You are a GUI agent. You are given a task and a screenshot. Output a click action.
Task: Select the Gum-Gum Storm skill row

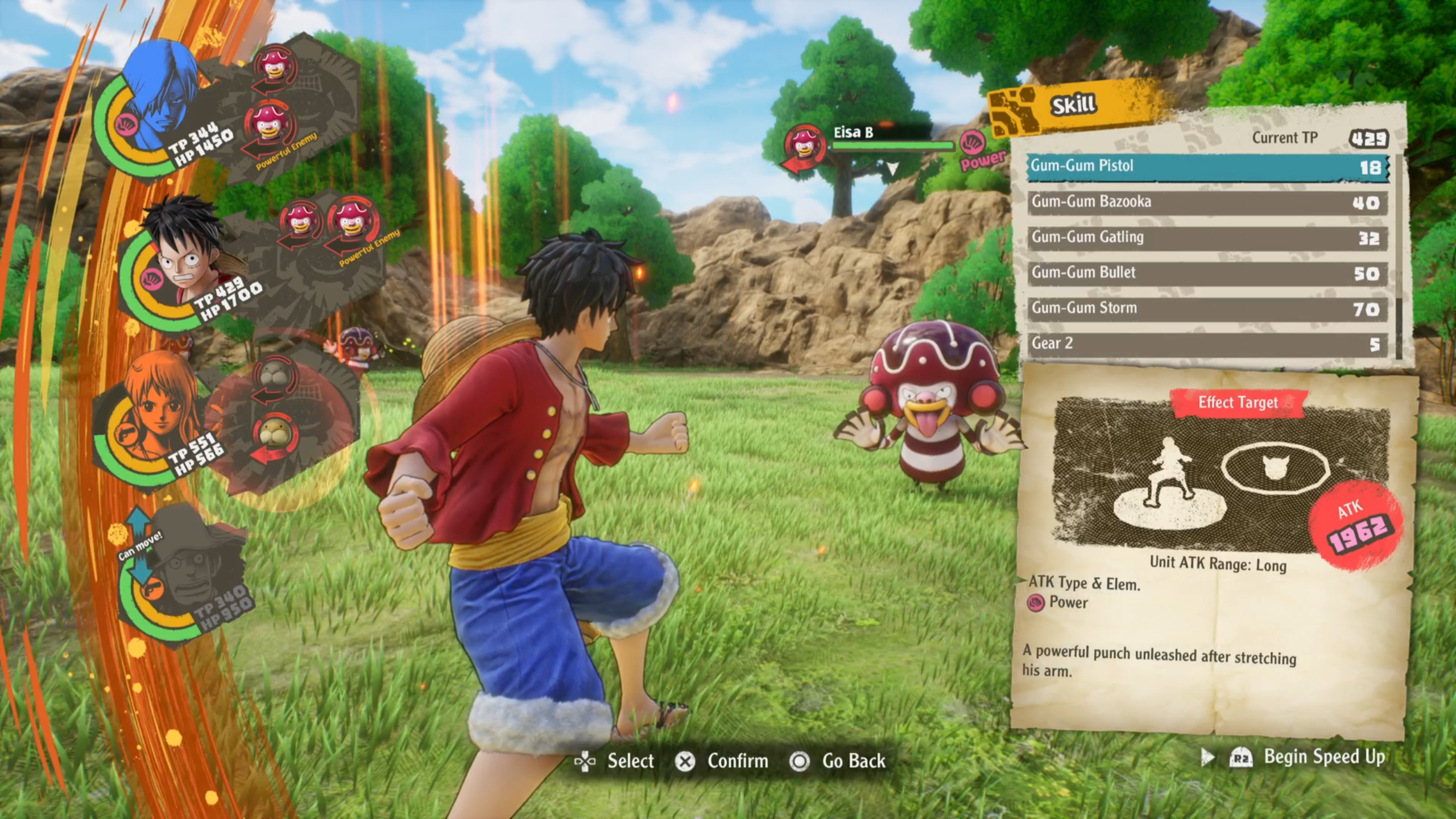pos(1194,307)
